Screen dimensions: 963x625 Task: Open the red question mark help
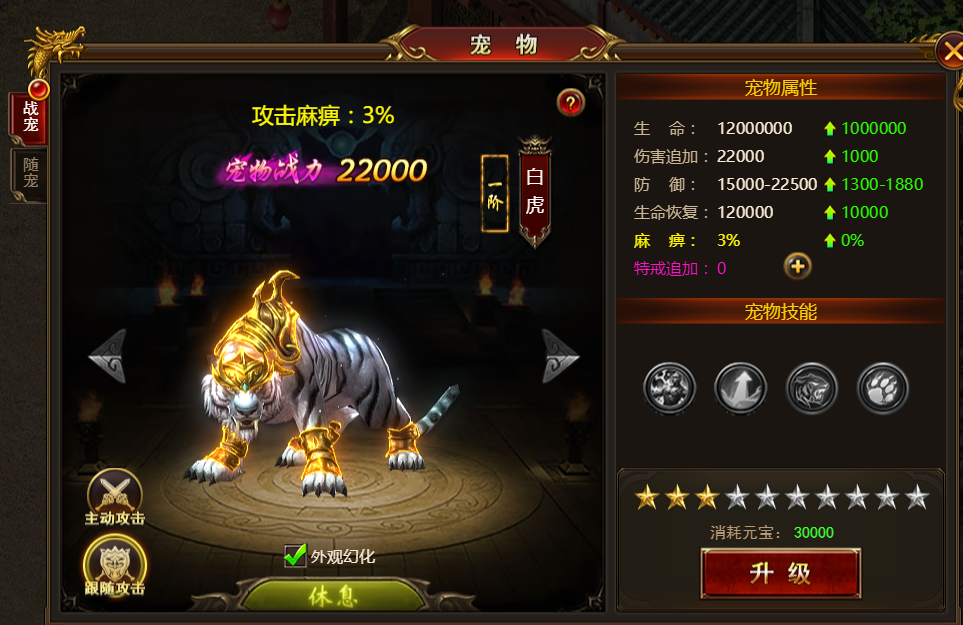point(570,102)
